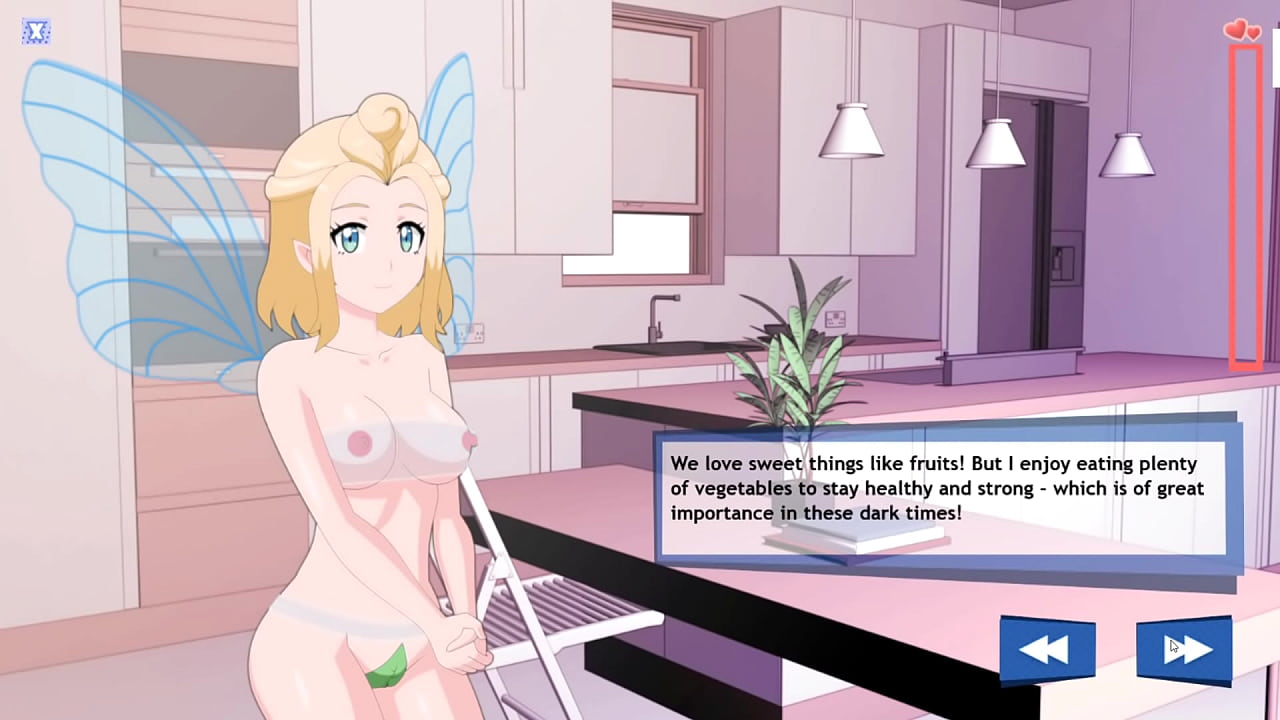Click the large heart icon
The height and width of the screenshot is (720, 1280).
tap(1234, 29)
